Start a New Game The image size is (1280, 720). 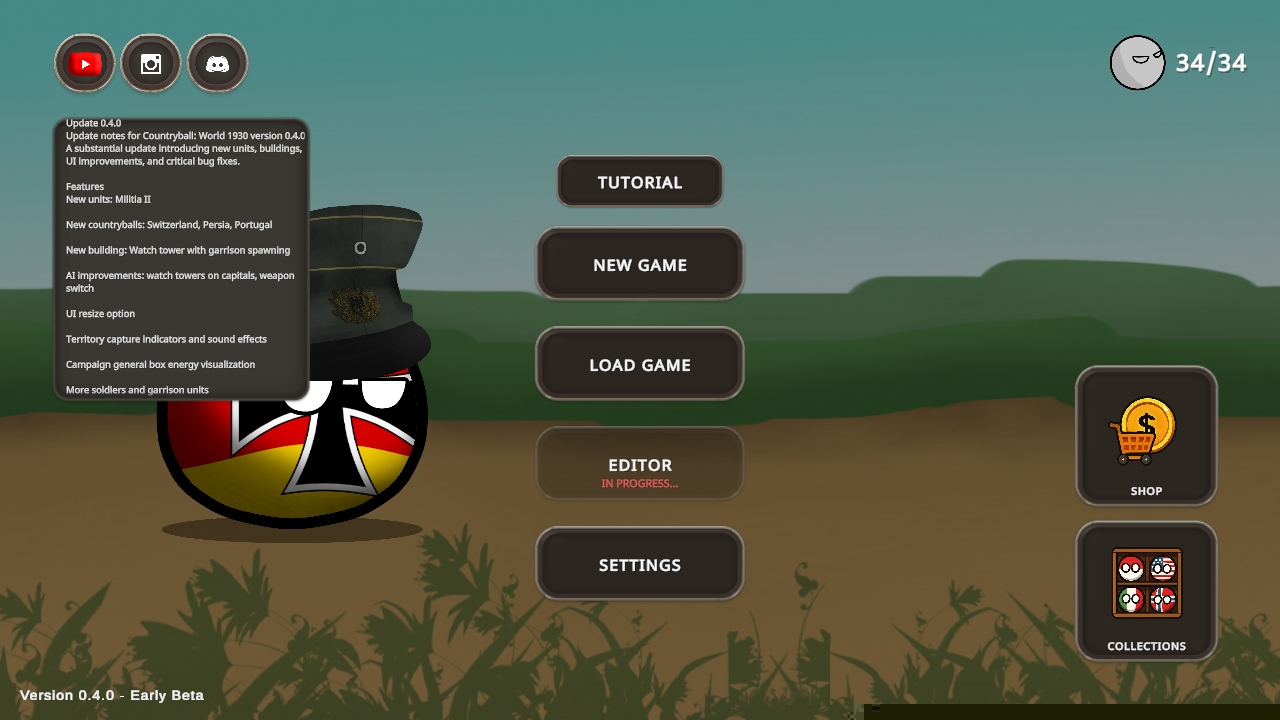[640, 265]
